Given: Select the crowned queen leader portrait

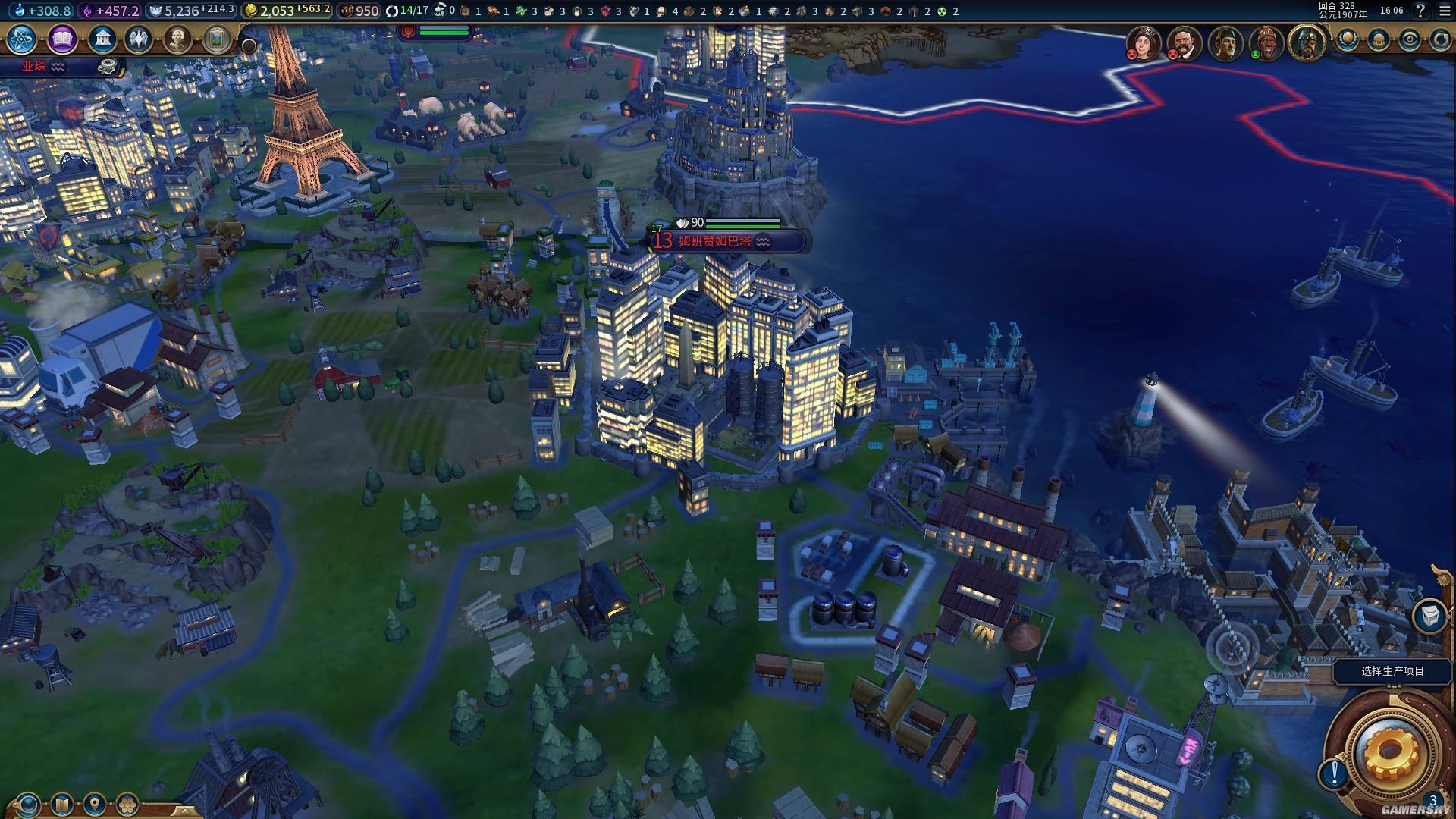Looking at the screenshot, I should point(1143,42).
